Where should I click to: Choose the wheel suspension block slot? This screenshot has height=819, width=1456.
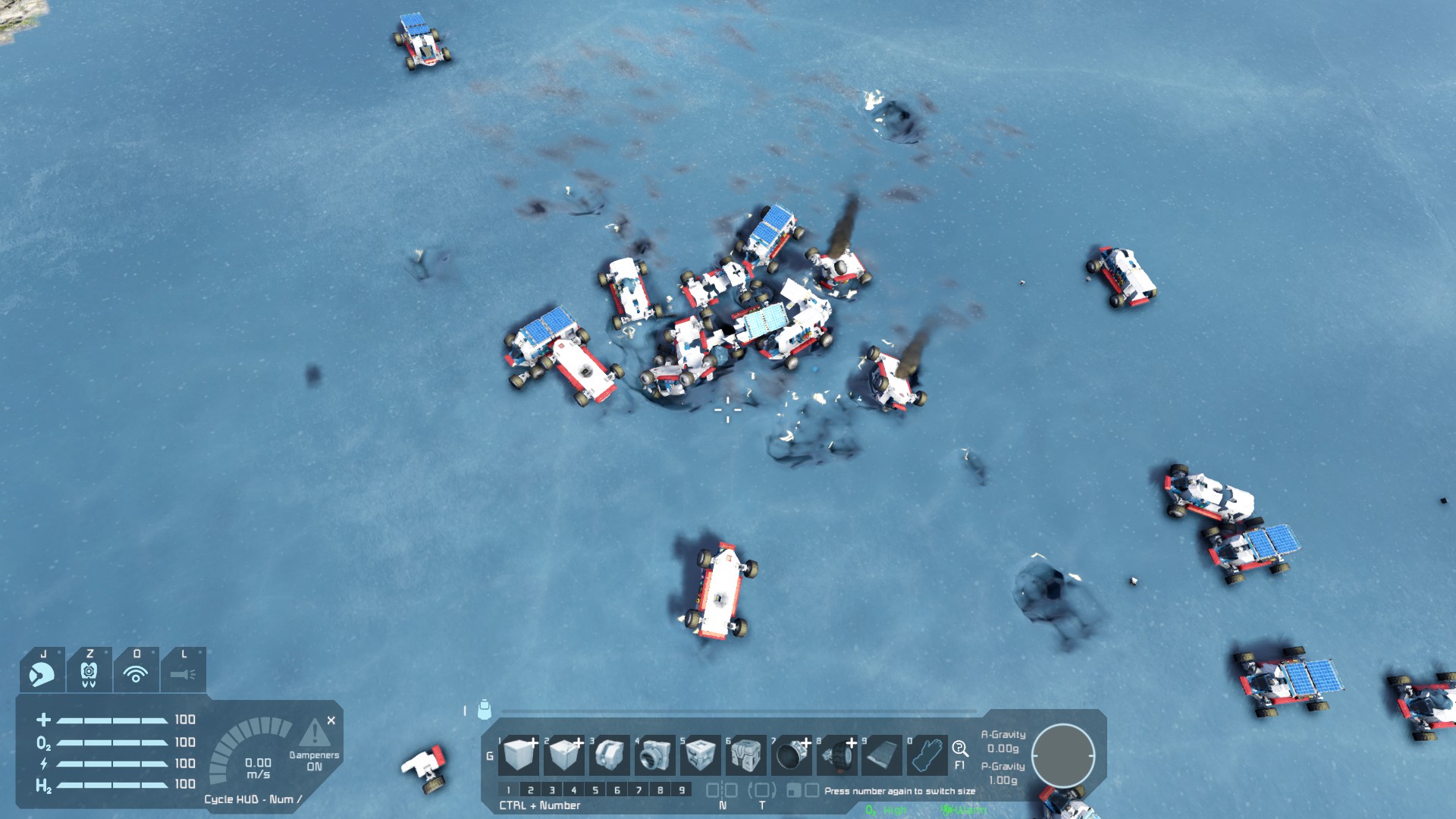pos(836,755)
